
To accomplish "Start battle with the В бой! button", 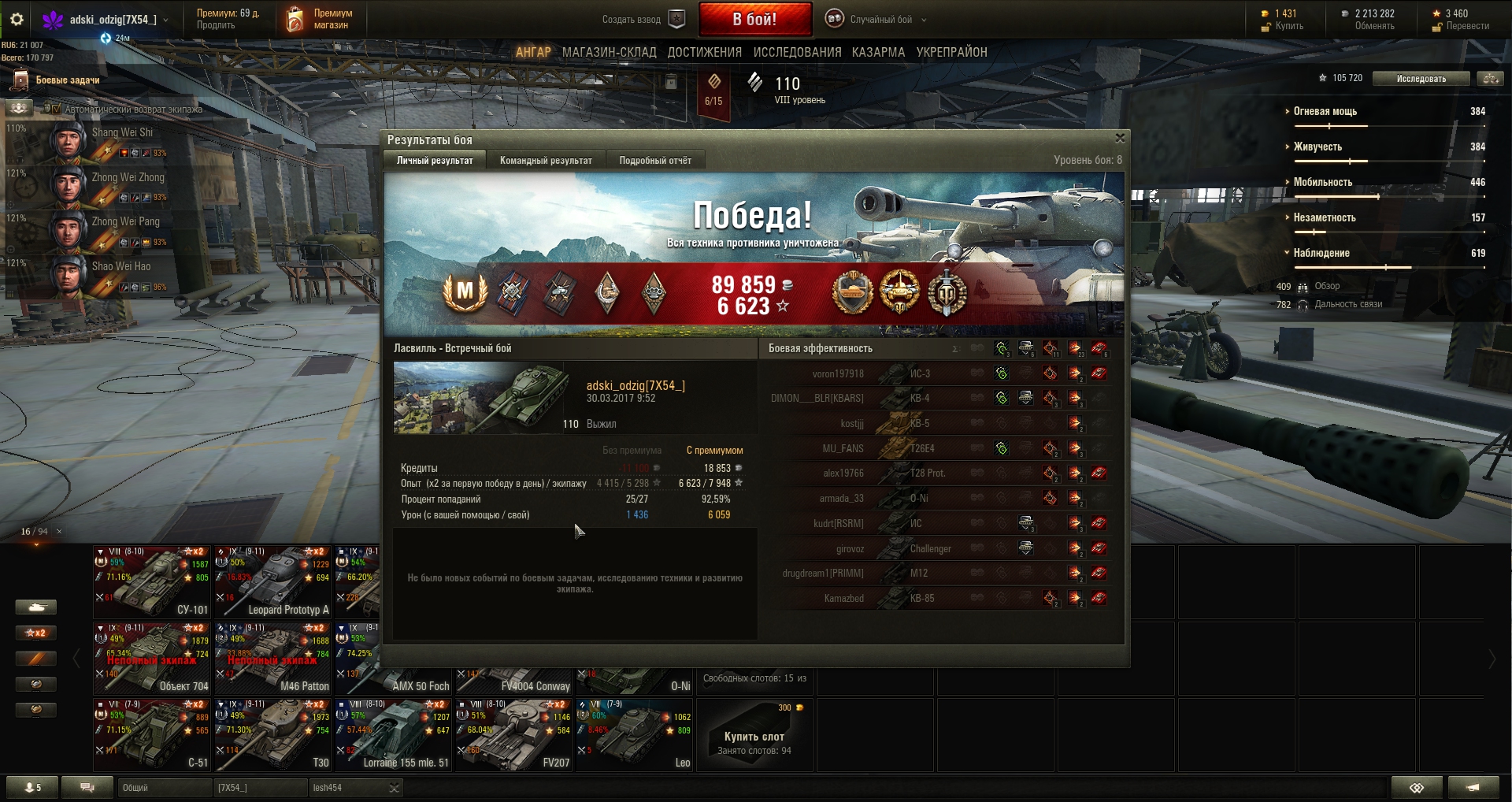I will [x=754, y=20].
